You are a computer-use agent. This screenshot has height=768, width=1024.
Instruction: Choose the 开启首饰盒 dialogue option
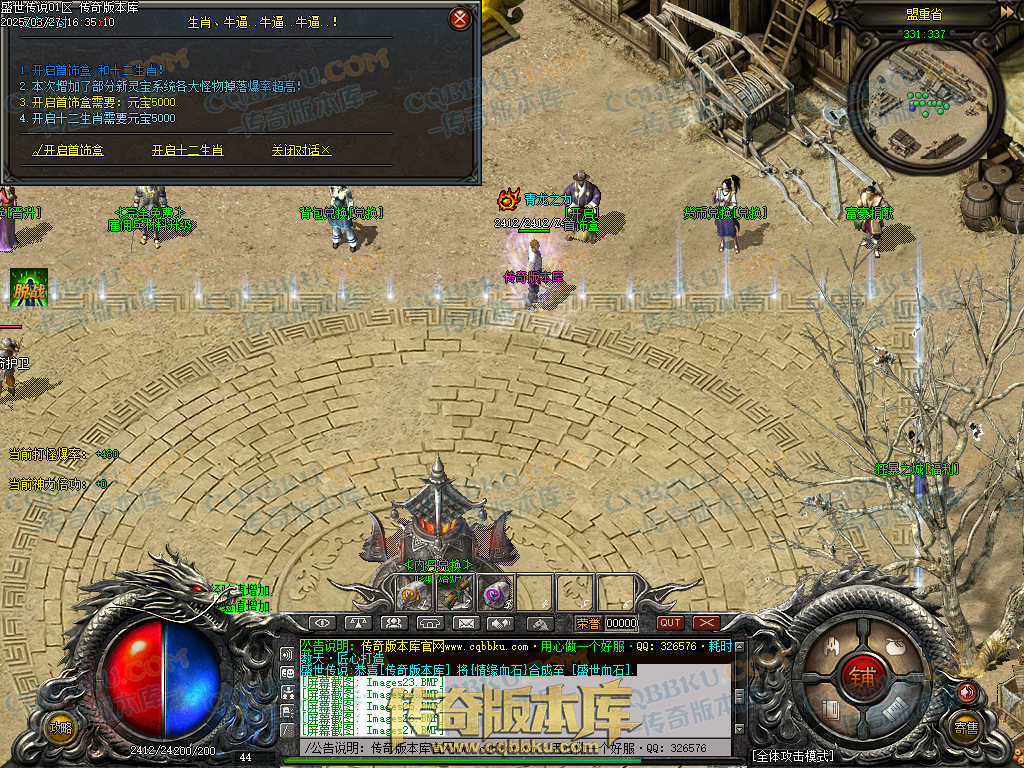click(68, 150)
